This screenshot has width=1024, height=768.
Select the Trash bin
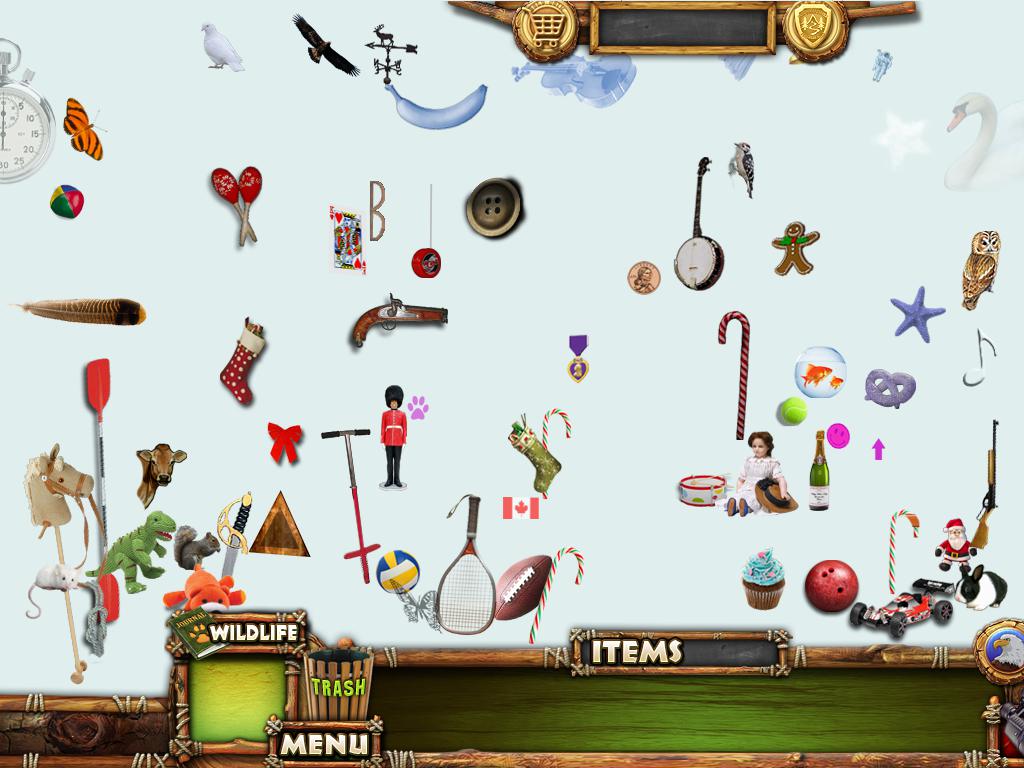pos(338,684)
